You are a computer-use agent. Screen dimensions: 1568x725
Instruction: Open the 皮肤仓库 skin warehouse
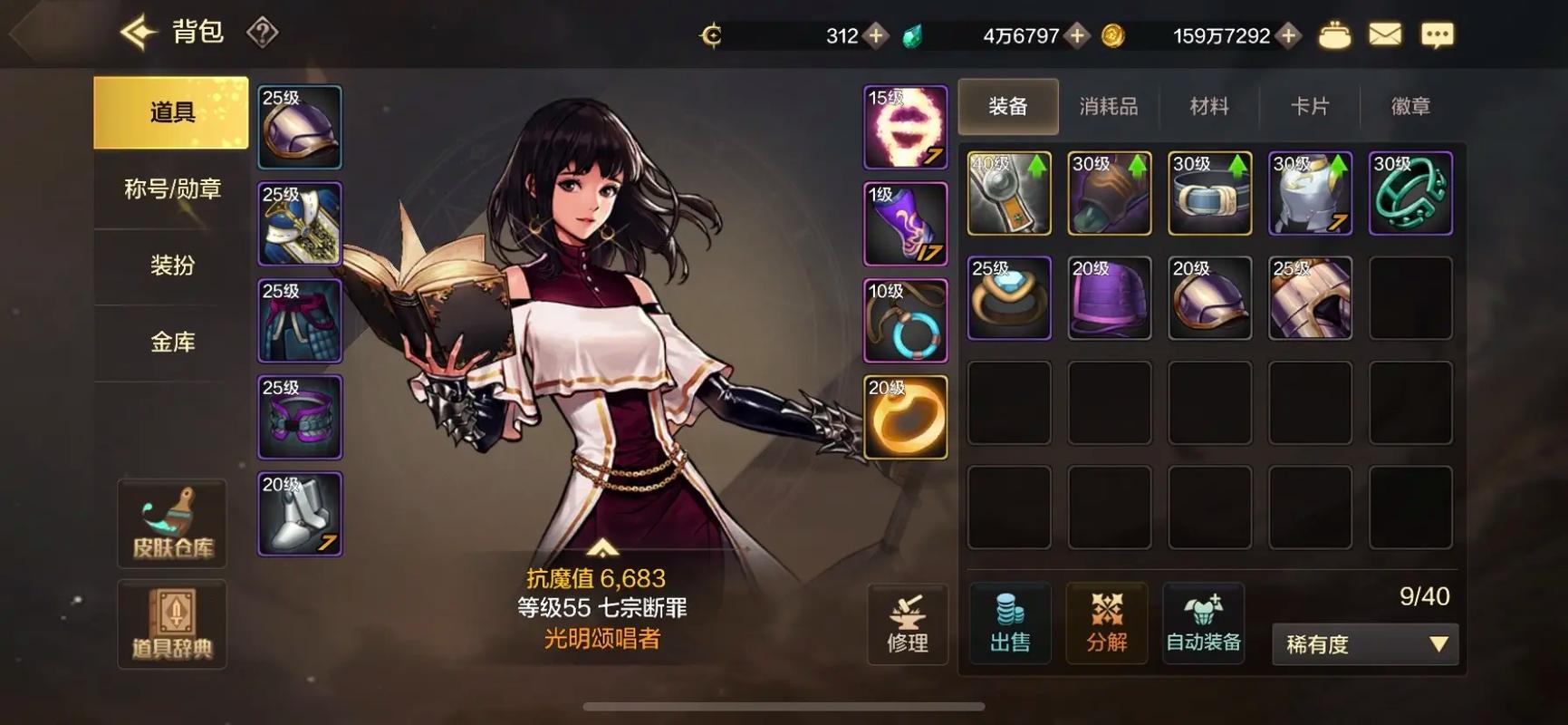(171, 523)
